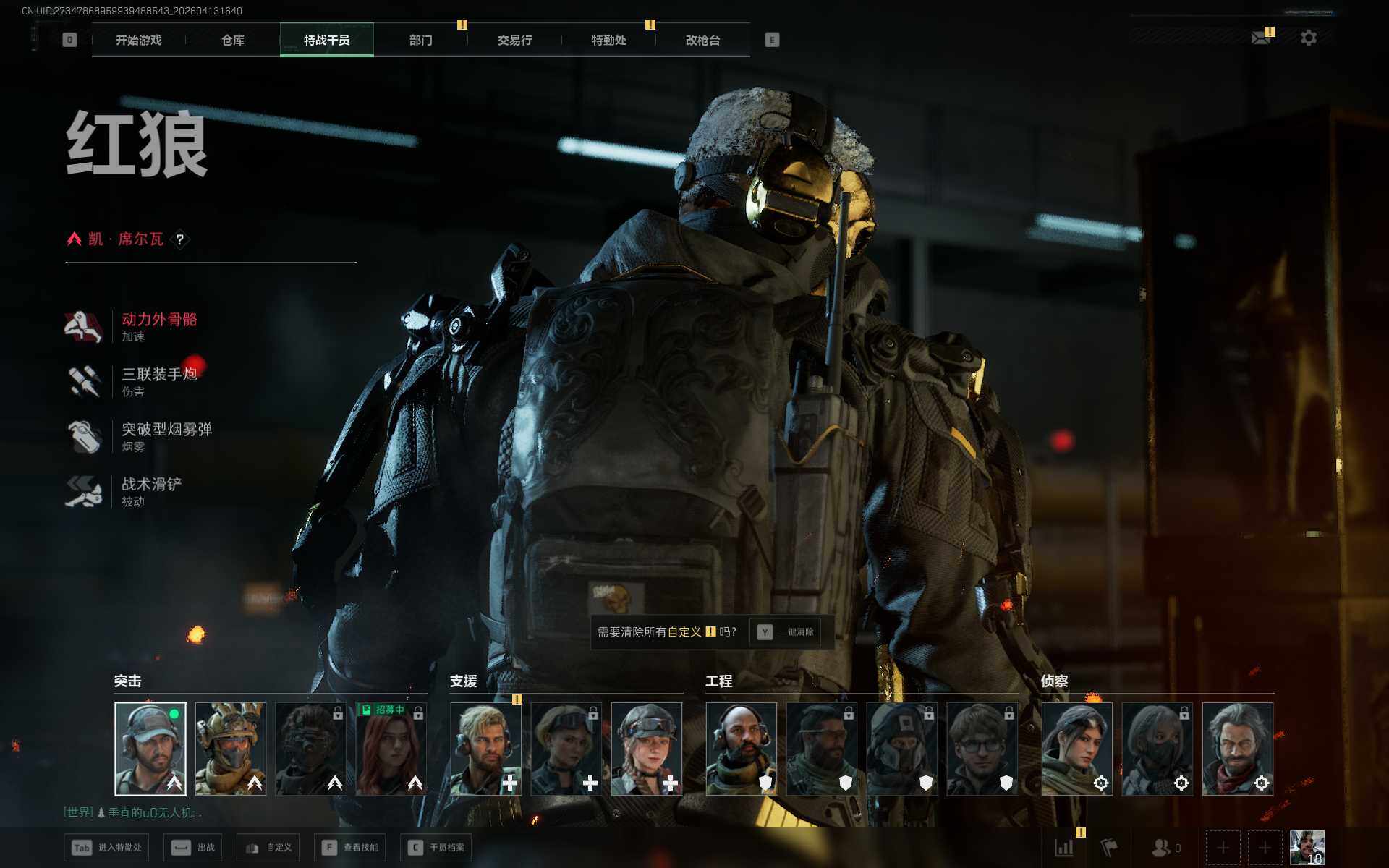Viewport: 1389px width, 868px height.
Task: Pick the red-haired operator marked 招募中
Action: click(x=391, y=749)
